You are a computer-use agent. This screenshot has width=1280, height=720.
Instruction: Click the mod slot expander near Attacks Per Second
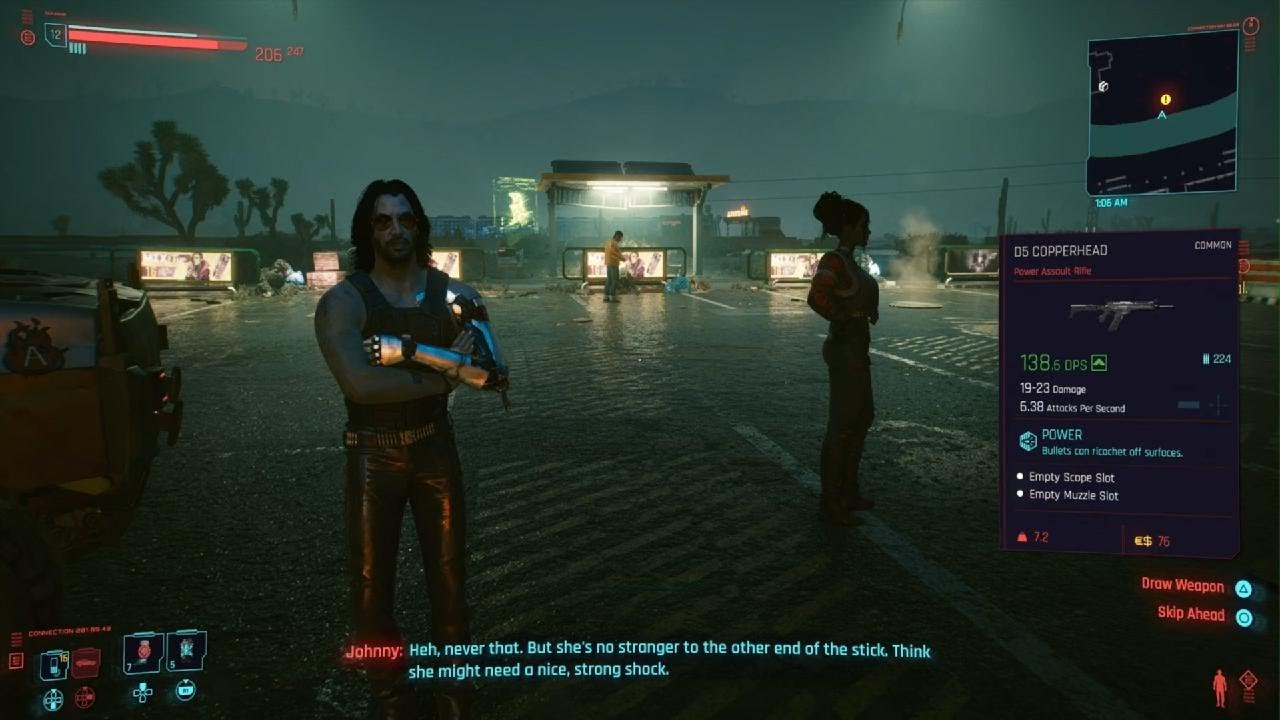(1218, 405)
